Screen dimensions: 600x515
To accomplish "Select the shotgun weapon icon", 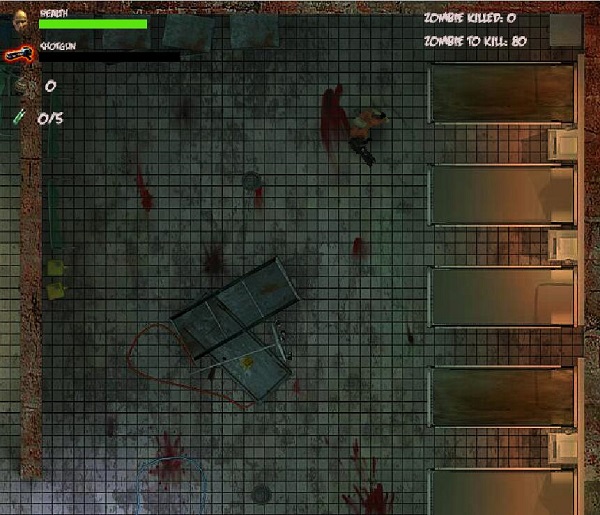I will (17, 55).
